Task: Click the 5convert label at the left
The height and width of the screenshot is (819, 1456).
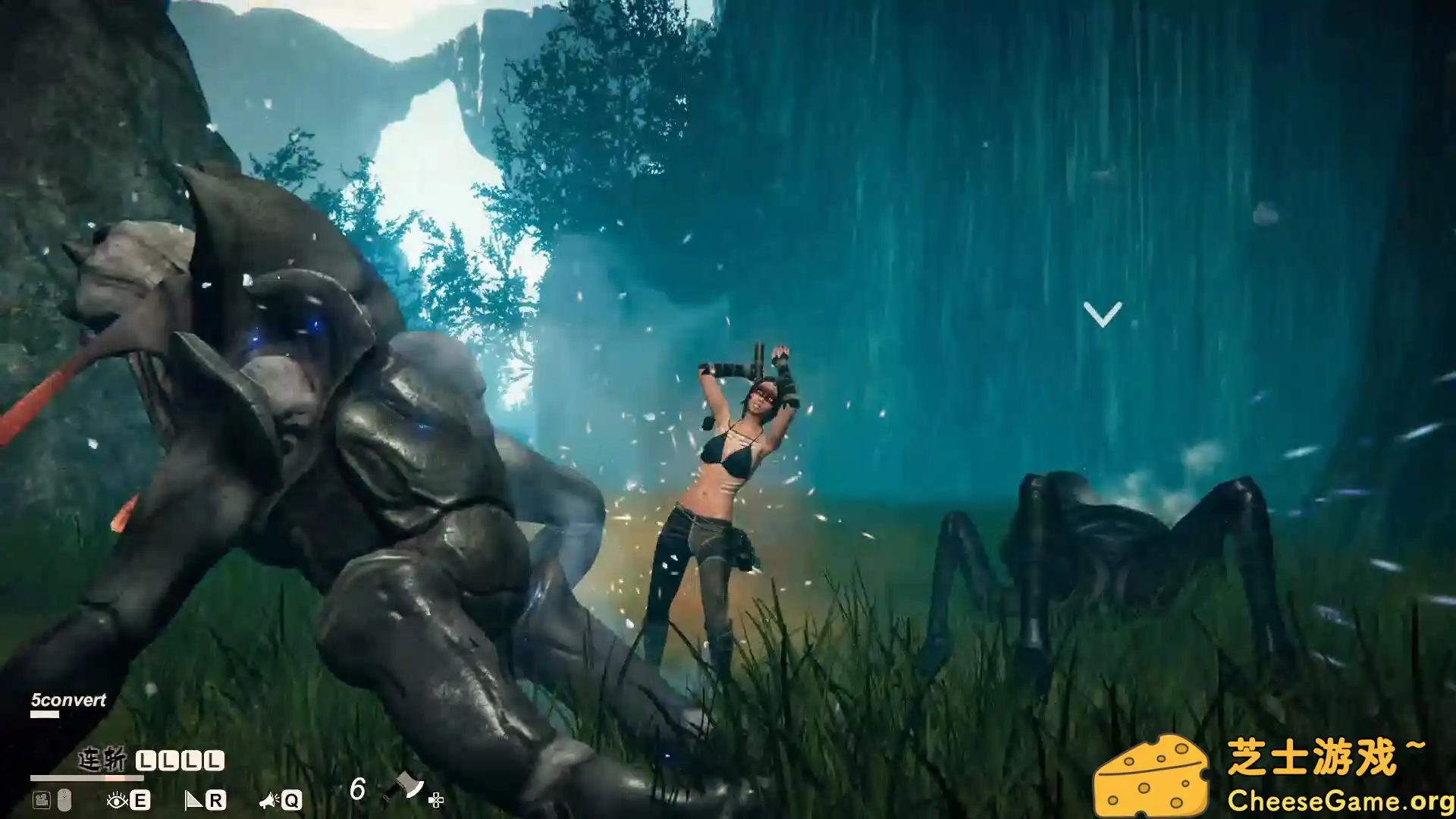Action: (67, 699)
